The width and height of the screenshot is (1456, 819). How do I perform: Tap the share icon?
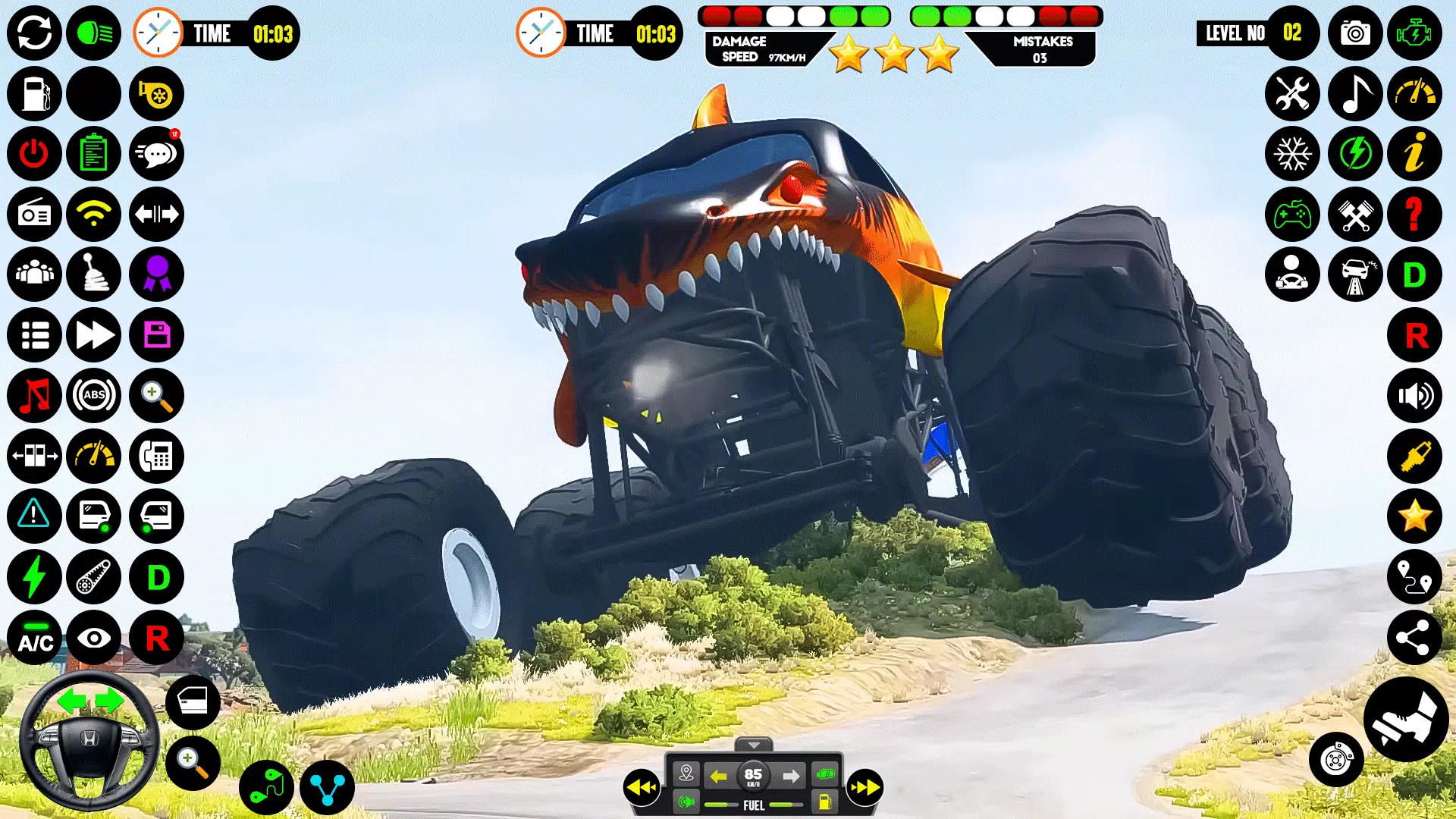tap(1415, 638)
